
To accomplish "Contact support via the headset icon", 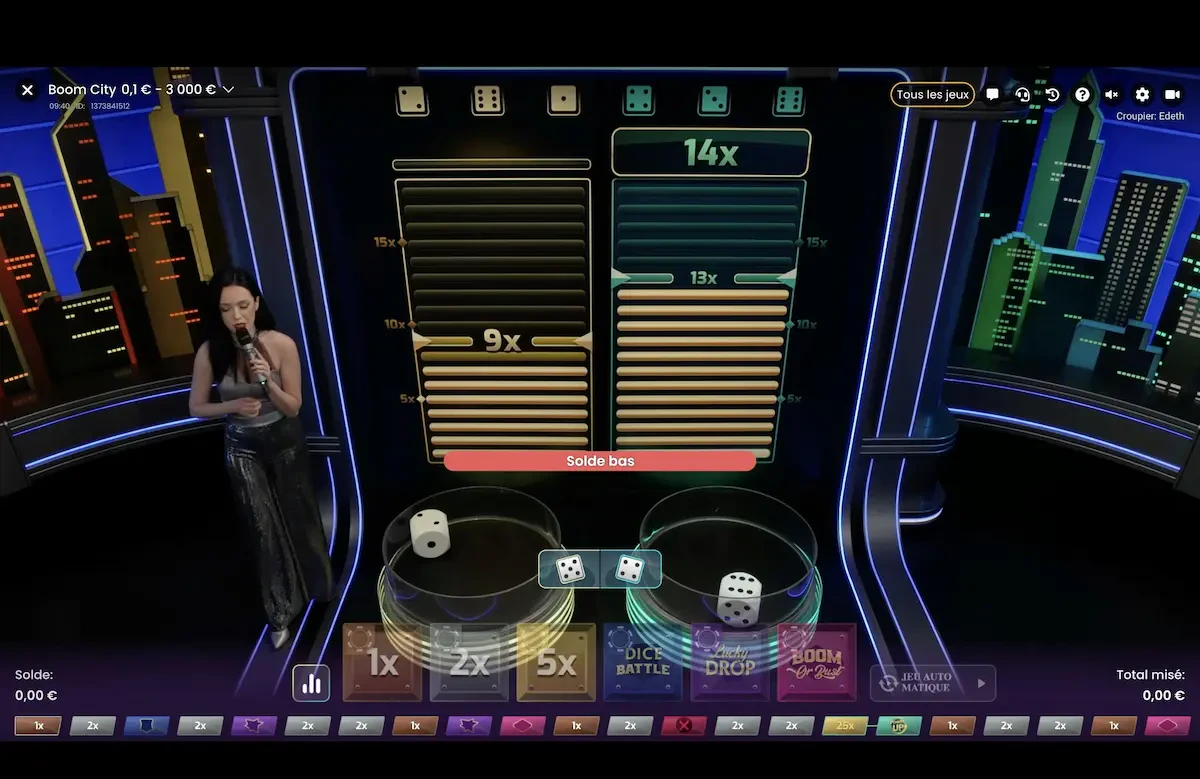I will point(1022,94).
